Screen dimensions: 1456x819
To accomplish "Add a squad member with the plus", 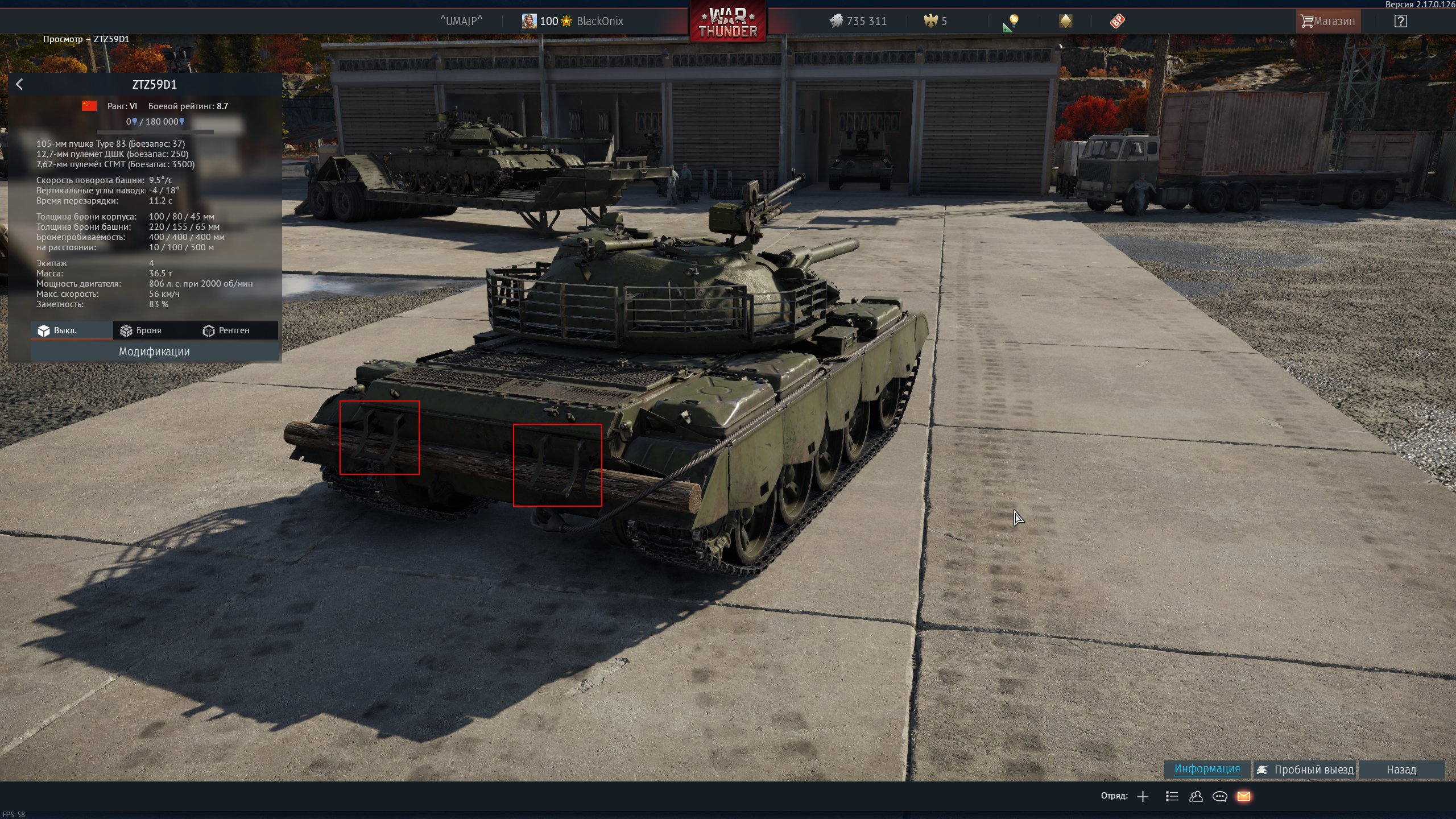I will (1143, 796).
